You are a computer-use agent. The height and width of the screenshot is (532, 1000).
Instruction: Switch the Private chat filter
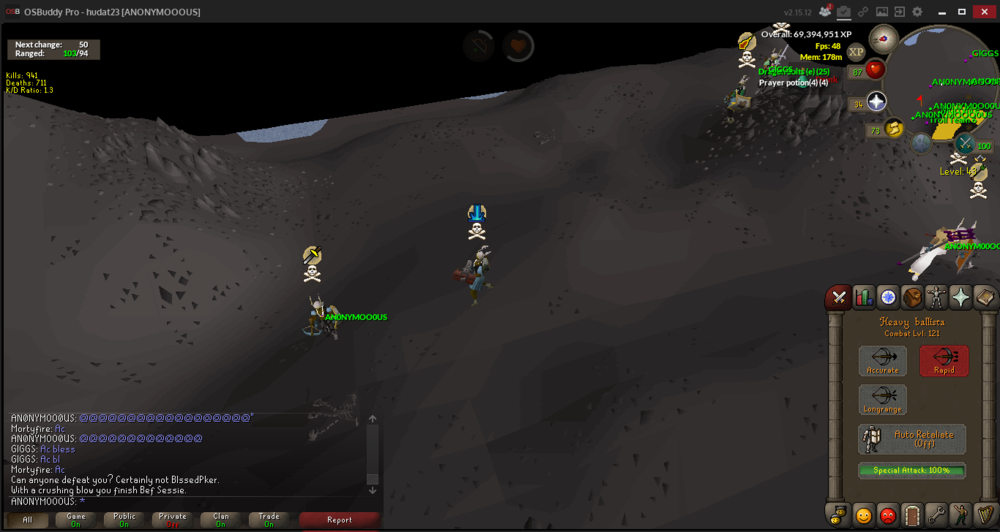point(172,519)
